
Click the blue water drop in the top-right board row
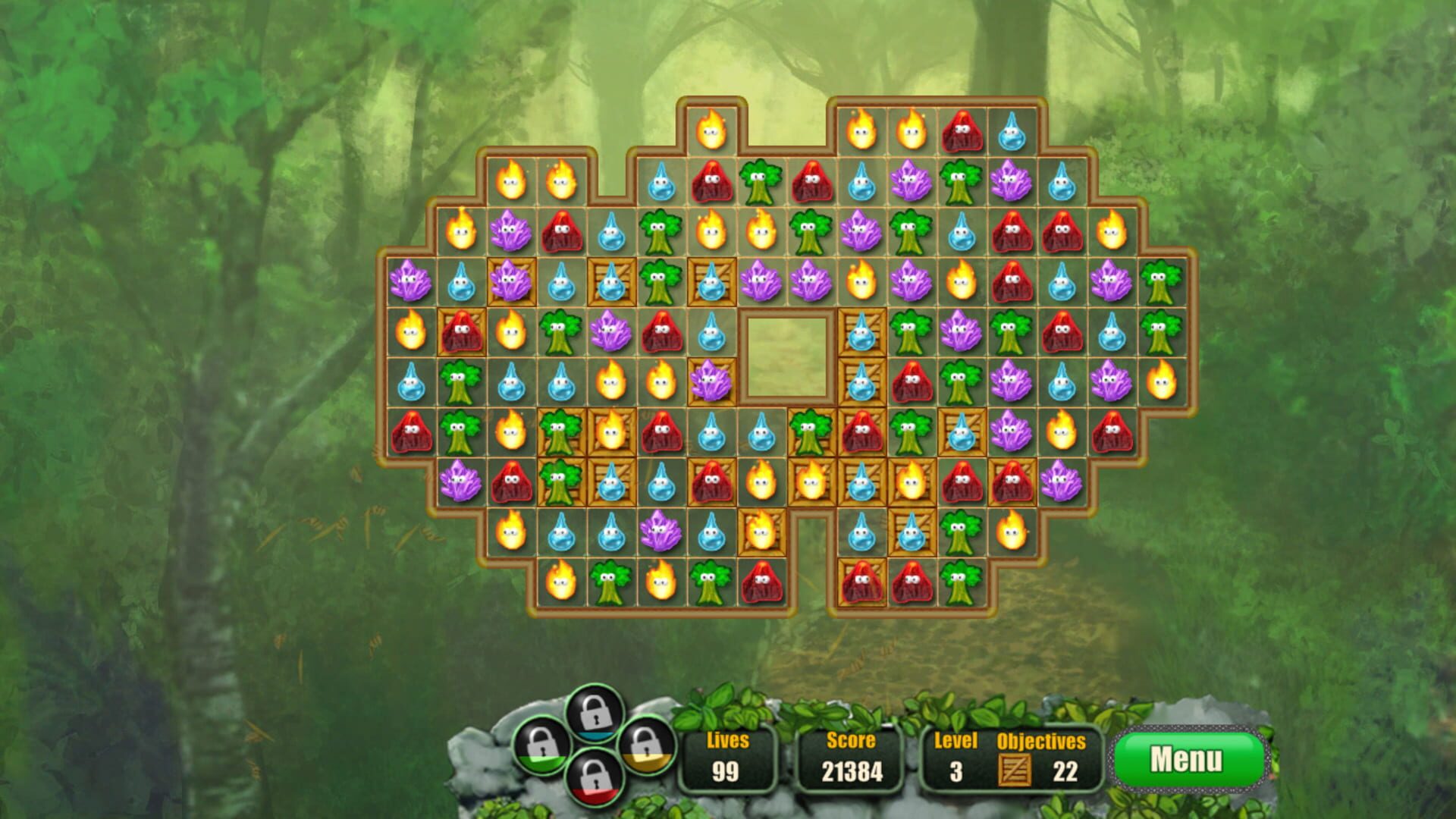pos(1012,130)
